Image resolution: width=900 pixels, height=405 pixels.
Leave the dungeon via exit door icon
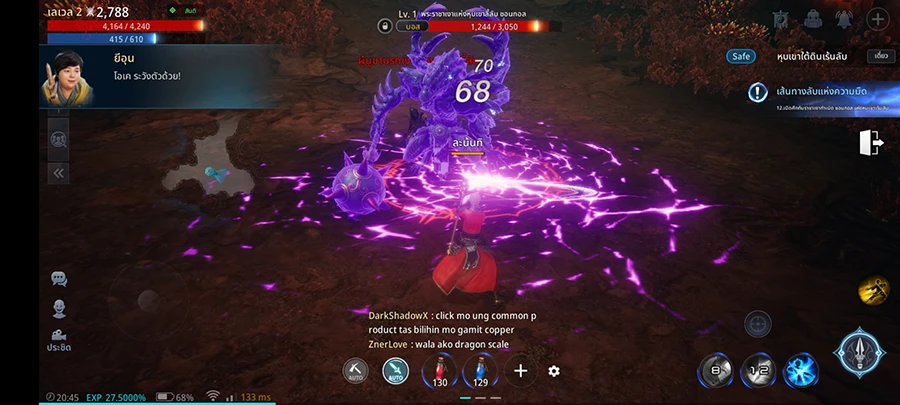coord(870,143)
